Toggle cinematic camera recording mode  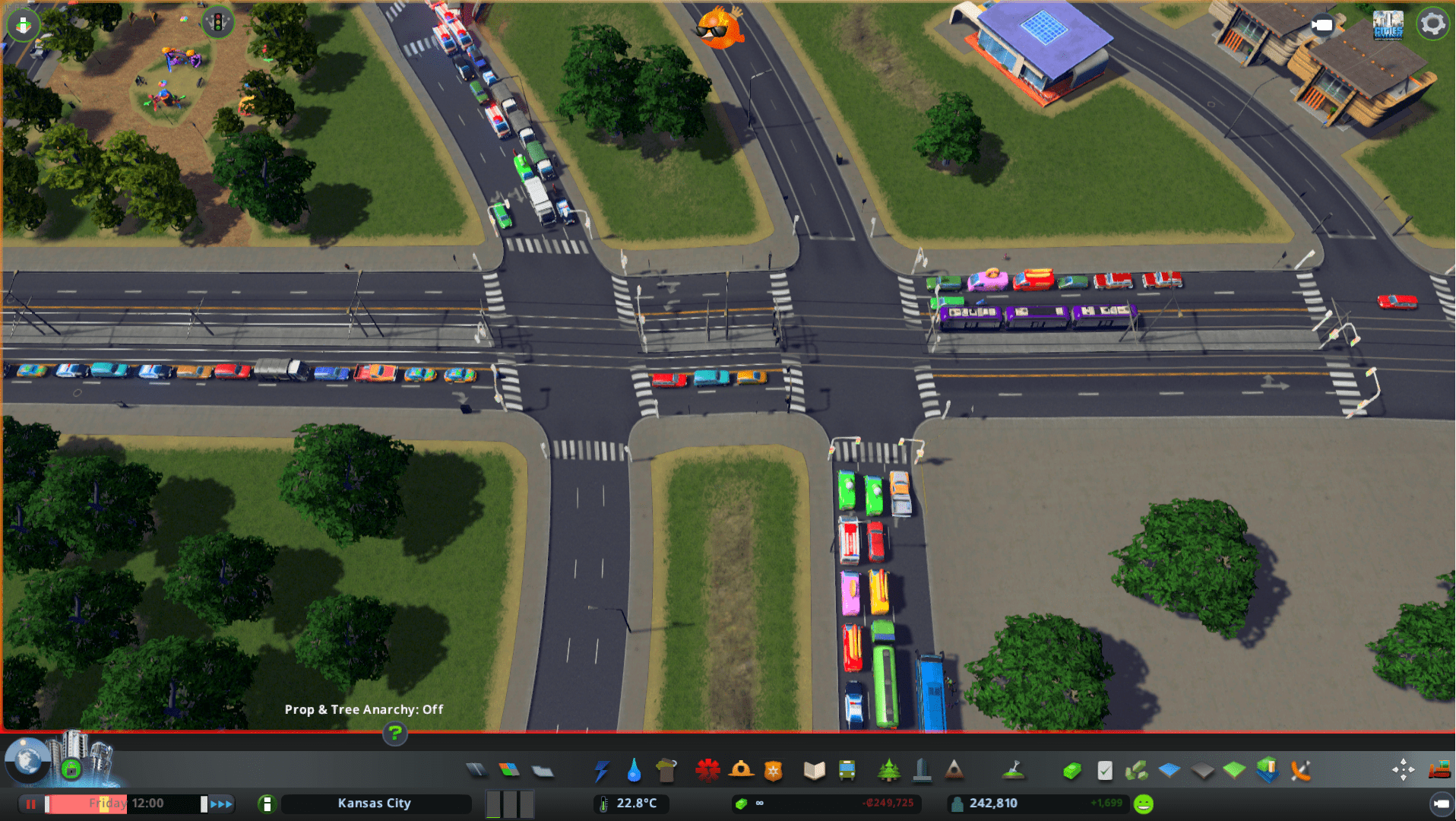coord(1322,25)
